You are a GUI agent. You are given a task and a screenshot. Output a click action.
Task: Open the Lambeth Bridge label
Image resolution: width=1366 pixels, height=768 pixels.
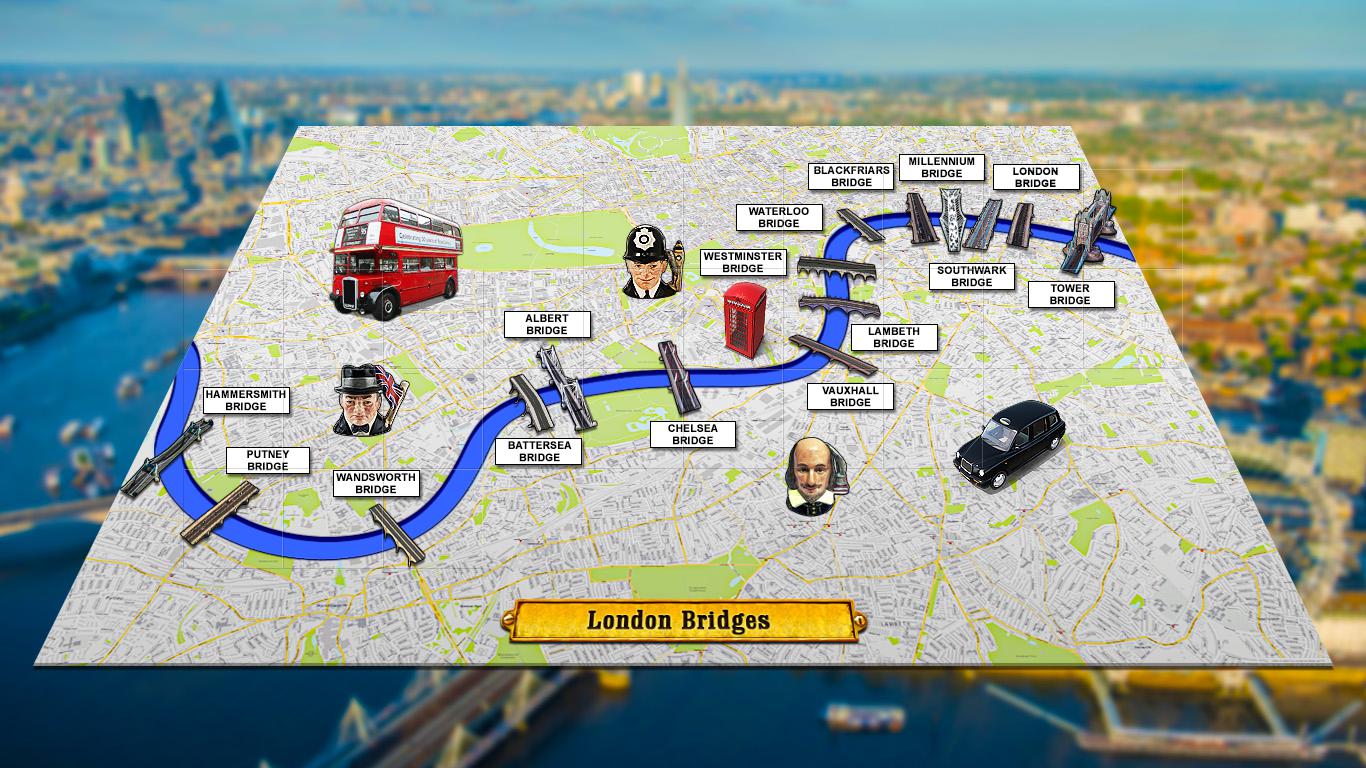893,337
